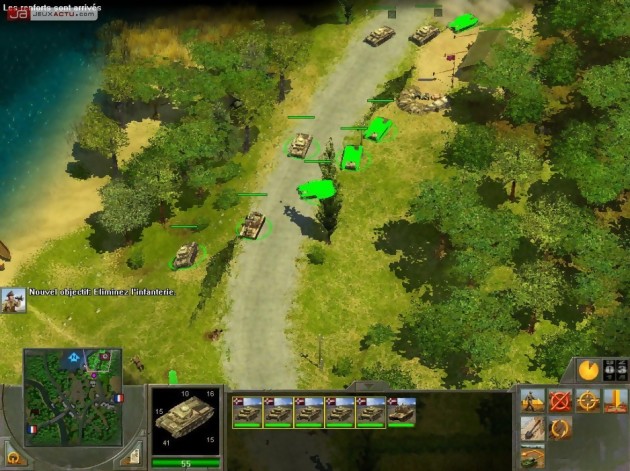Select the dark tank destroyer unit card
The image size is (630, 471).
click(402, 411)
